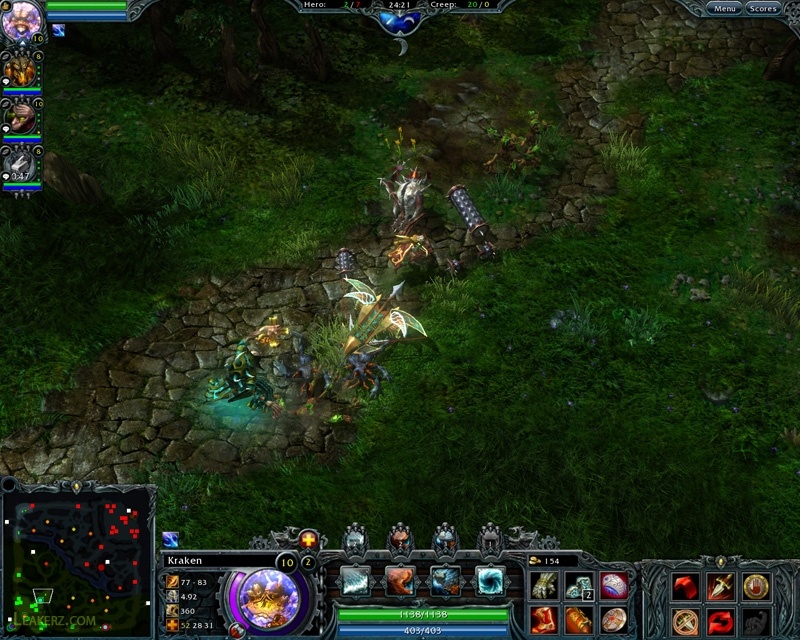Activate Kraken's whirlpool ultimate ability icon
The height and width of the screenshot is (640, 800).
[x=490, y=580]
